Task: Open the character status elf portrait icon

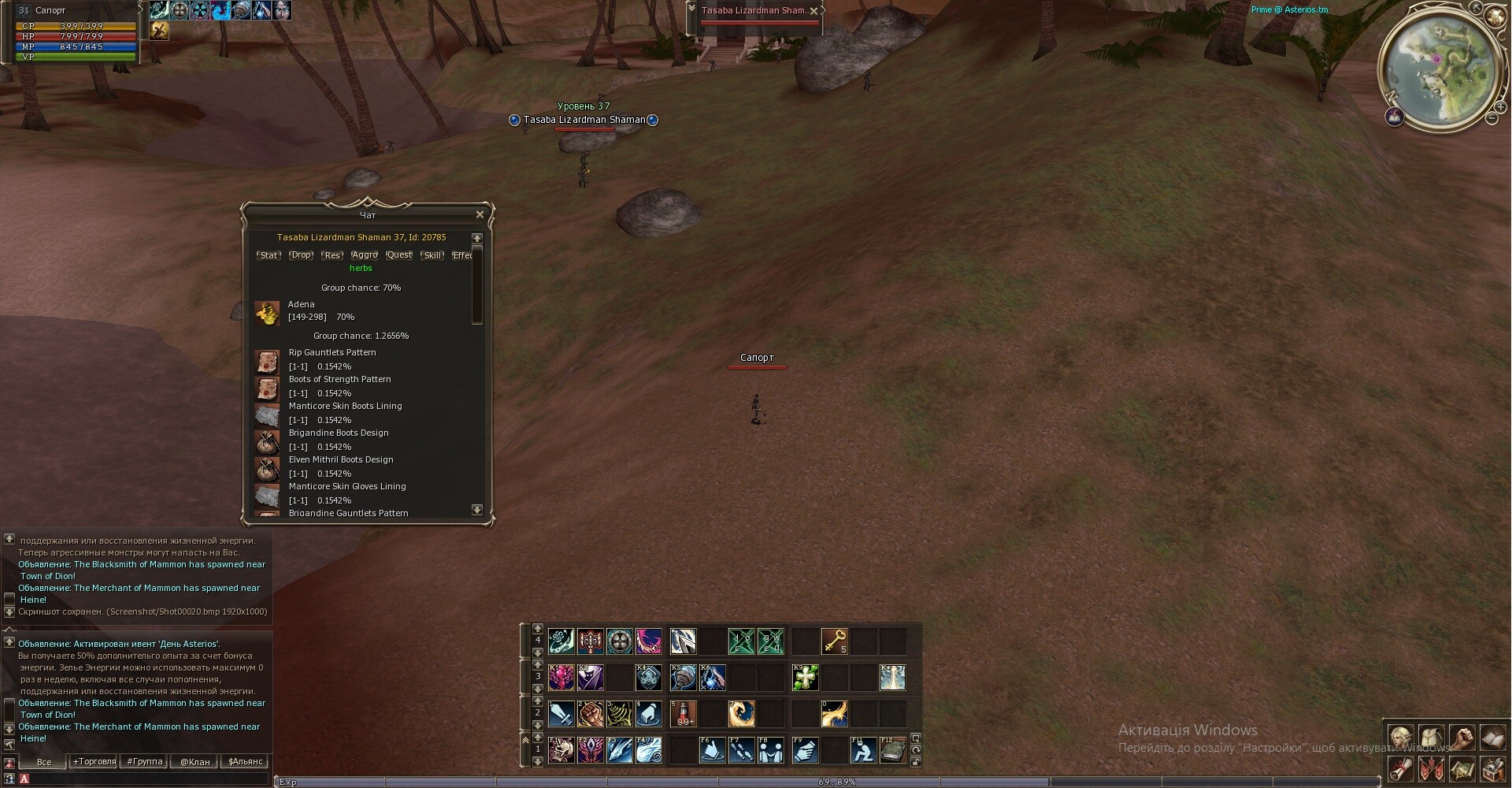Action: coord(1400,738)
